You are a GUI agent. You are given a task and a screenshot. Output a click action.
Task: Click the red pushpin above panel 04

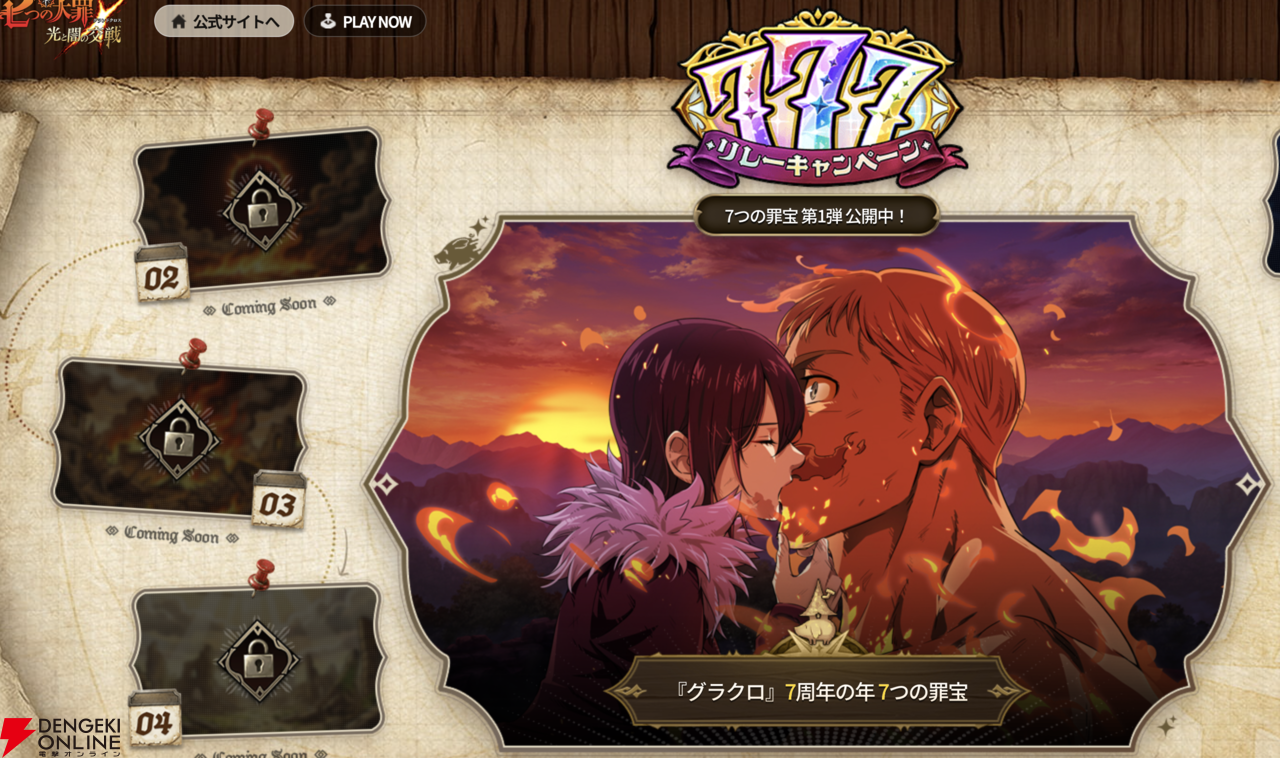tap(260, 577)
